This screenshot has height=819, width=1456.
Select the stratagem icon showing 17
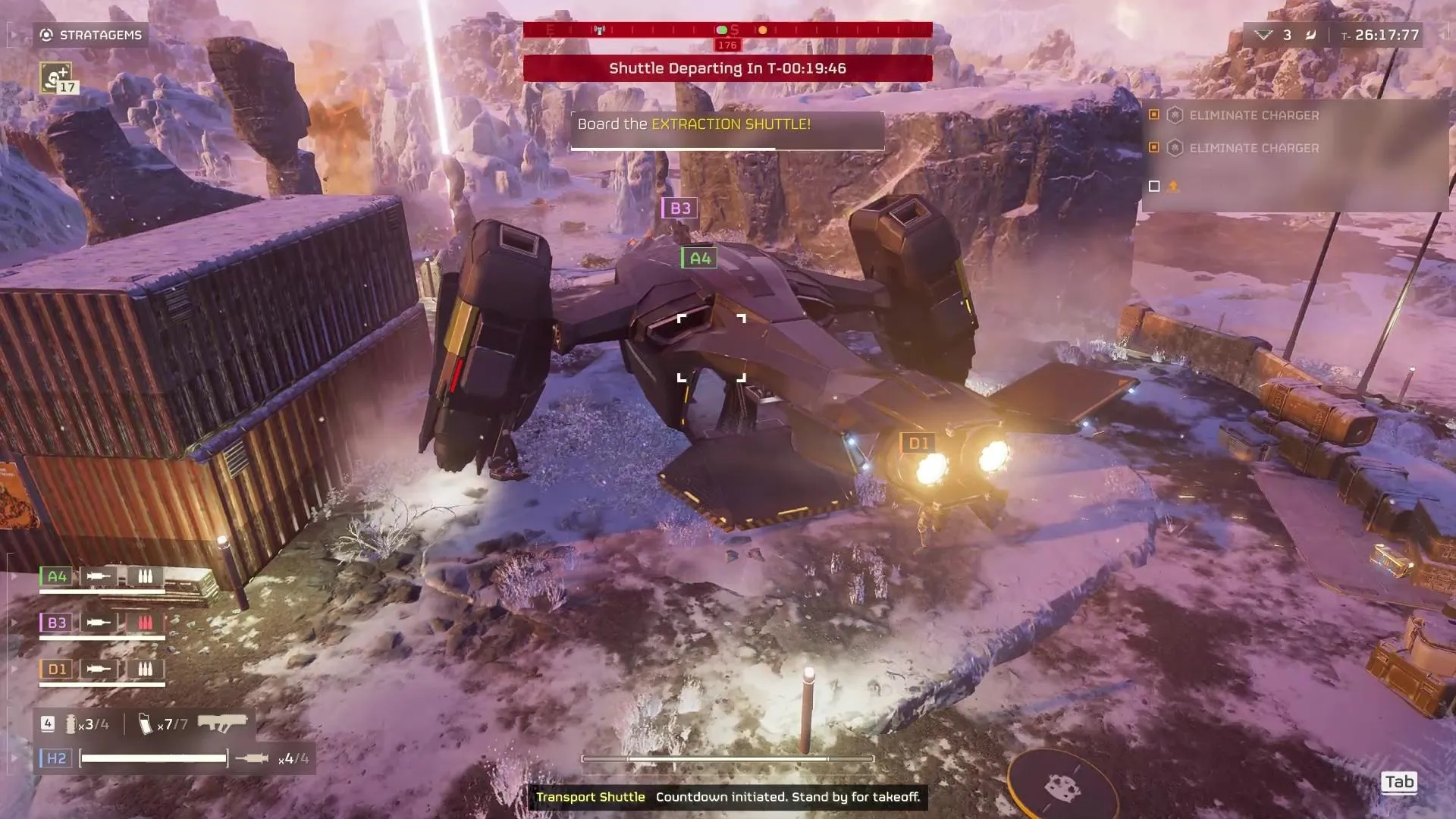pos(56,77)
